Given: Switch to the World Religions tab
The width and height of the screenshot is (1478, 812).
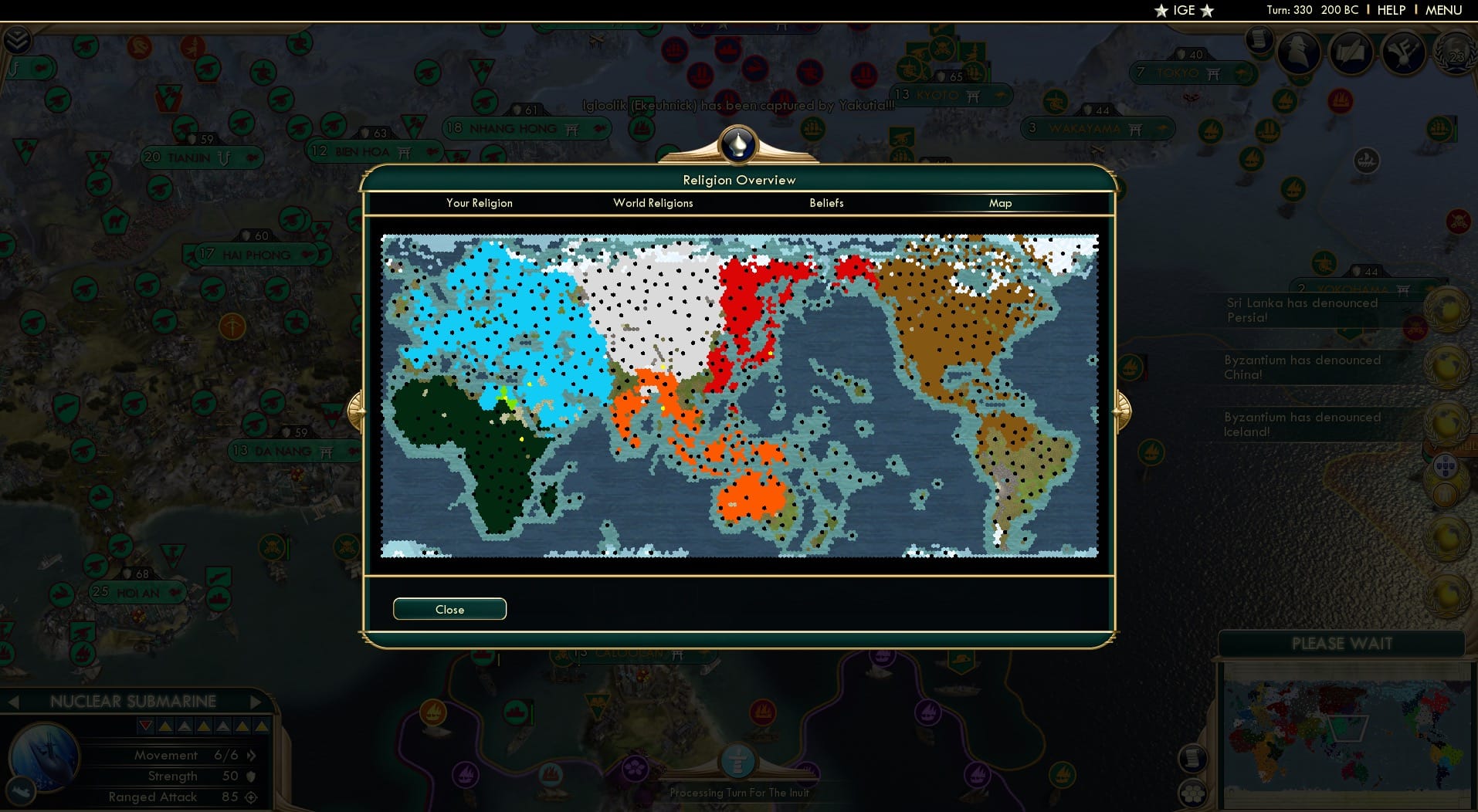Looking at the screenshot, I should (x=653, y=203).
